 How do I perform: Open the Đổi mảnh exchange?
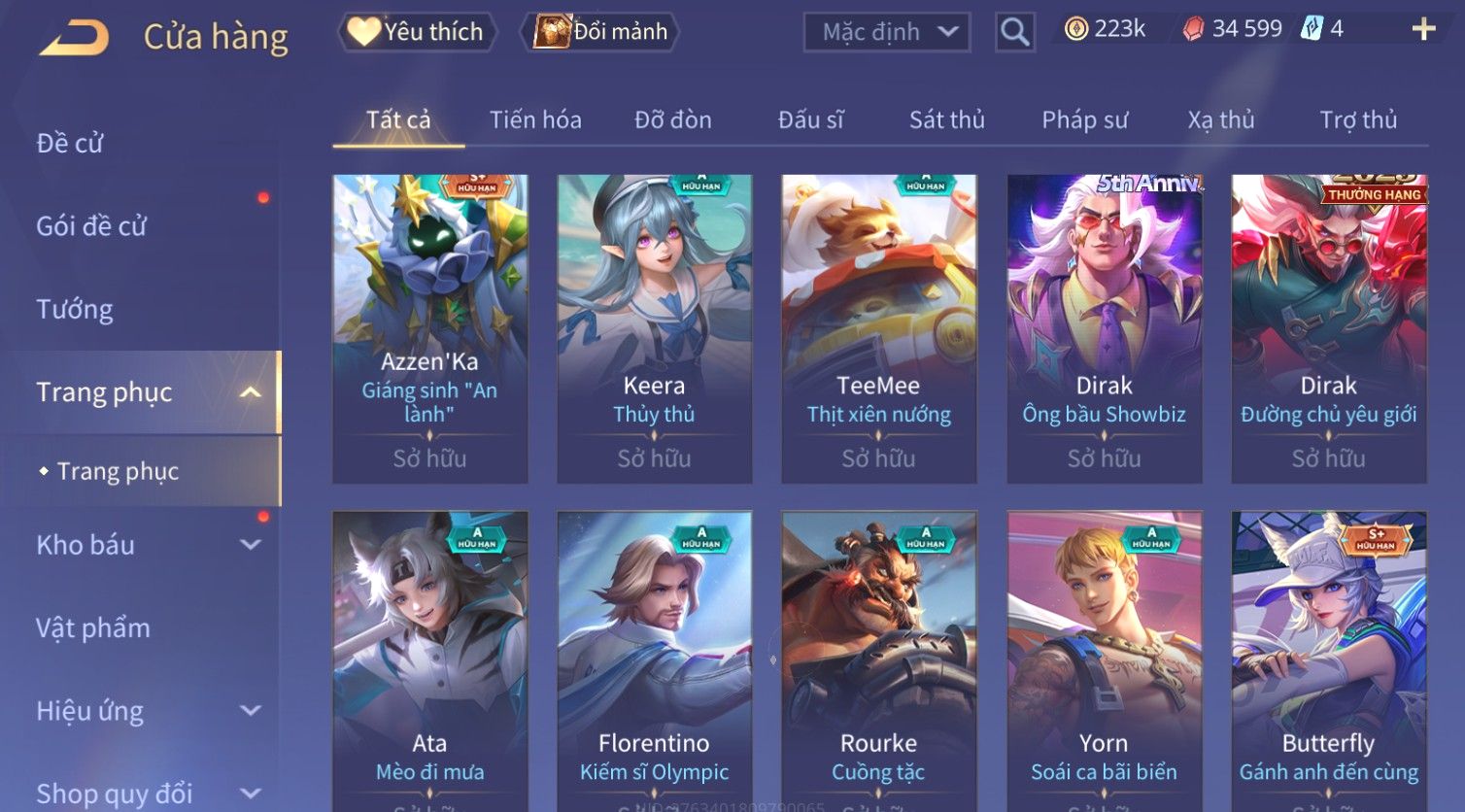[601, 32]
